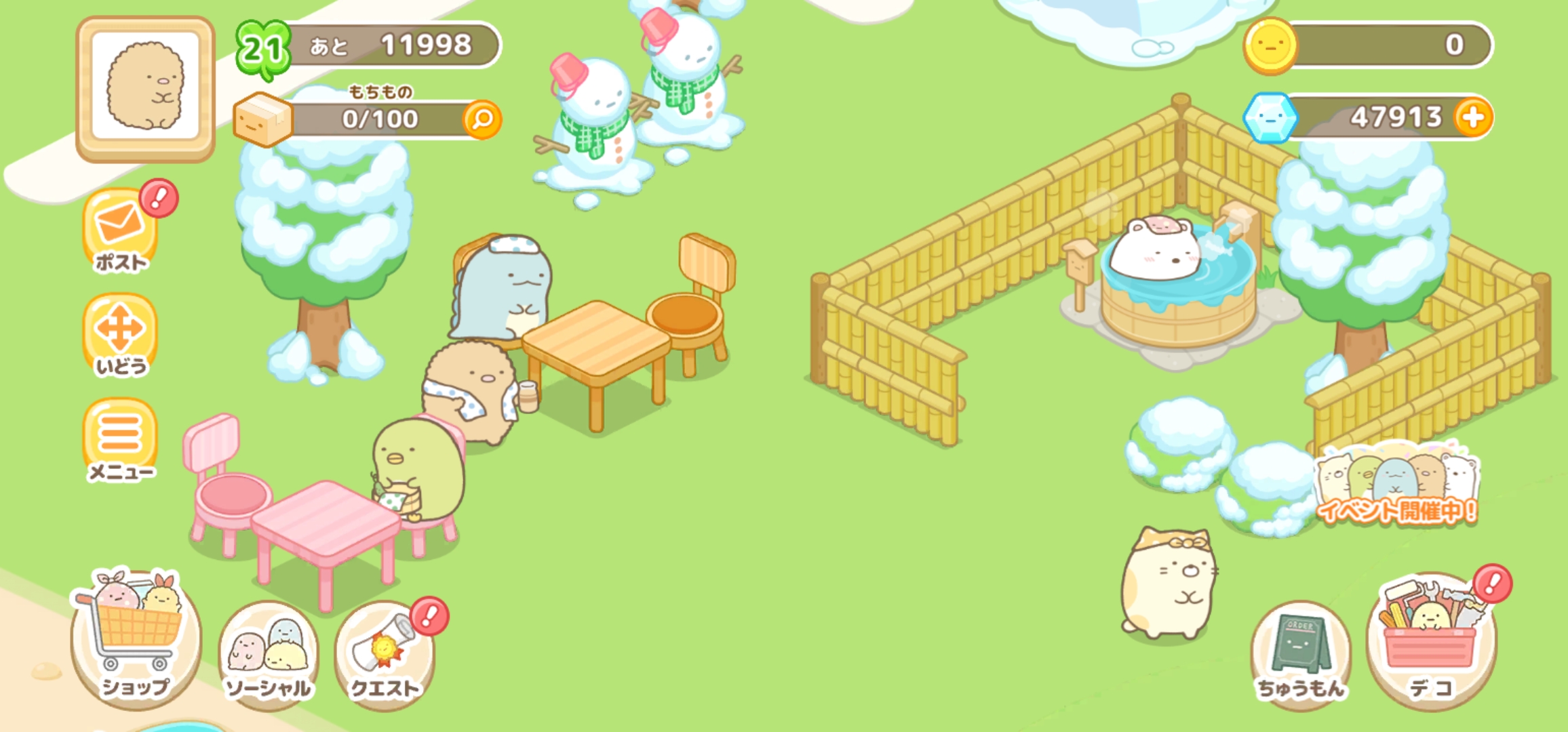Open the player profile portrait
This screenshot has height=732, width=1568.
click(x=145, y=87)
